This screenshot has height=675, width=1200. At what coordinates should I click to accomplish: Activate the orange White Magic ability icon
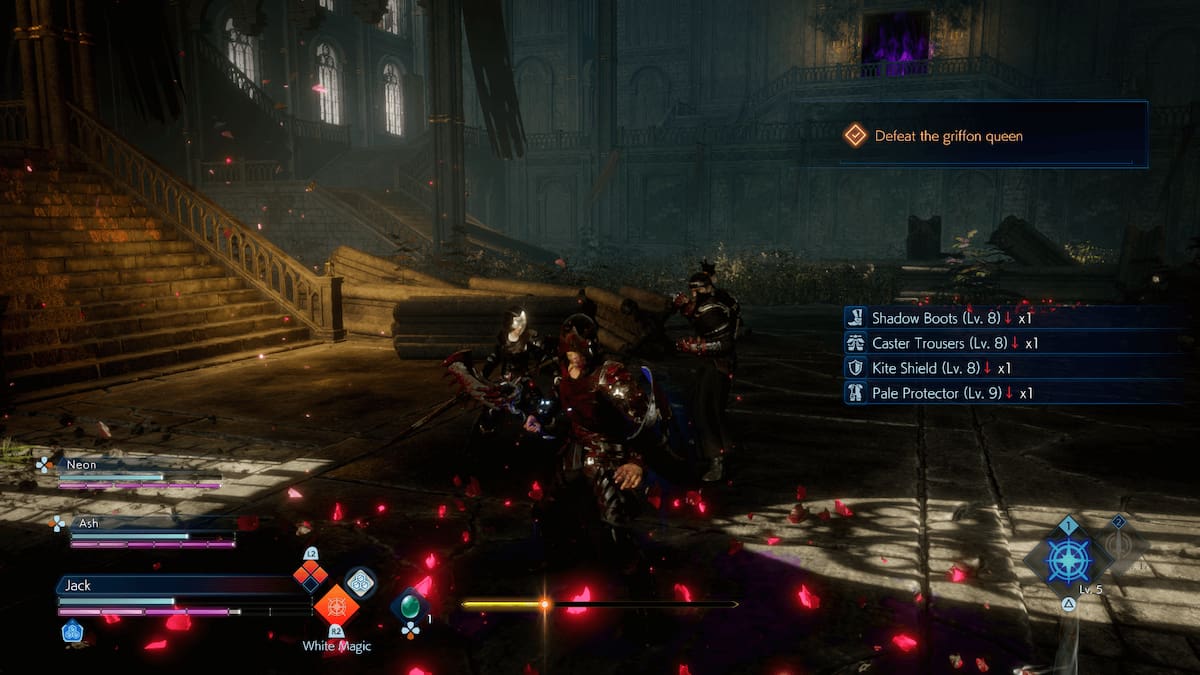336,606
